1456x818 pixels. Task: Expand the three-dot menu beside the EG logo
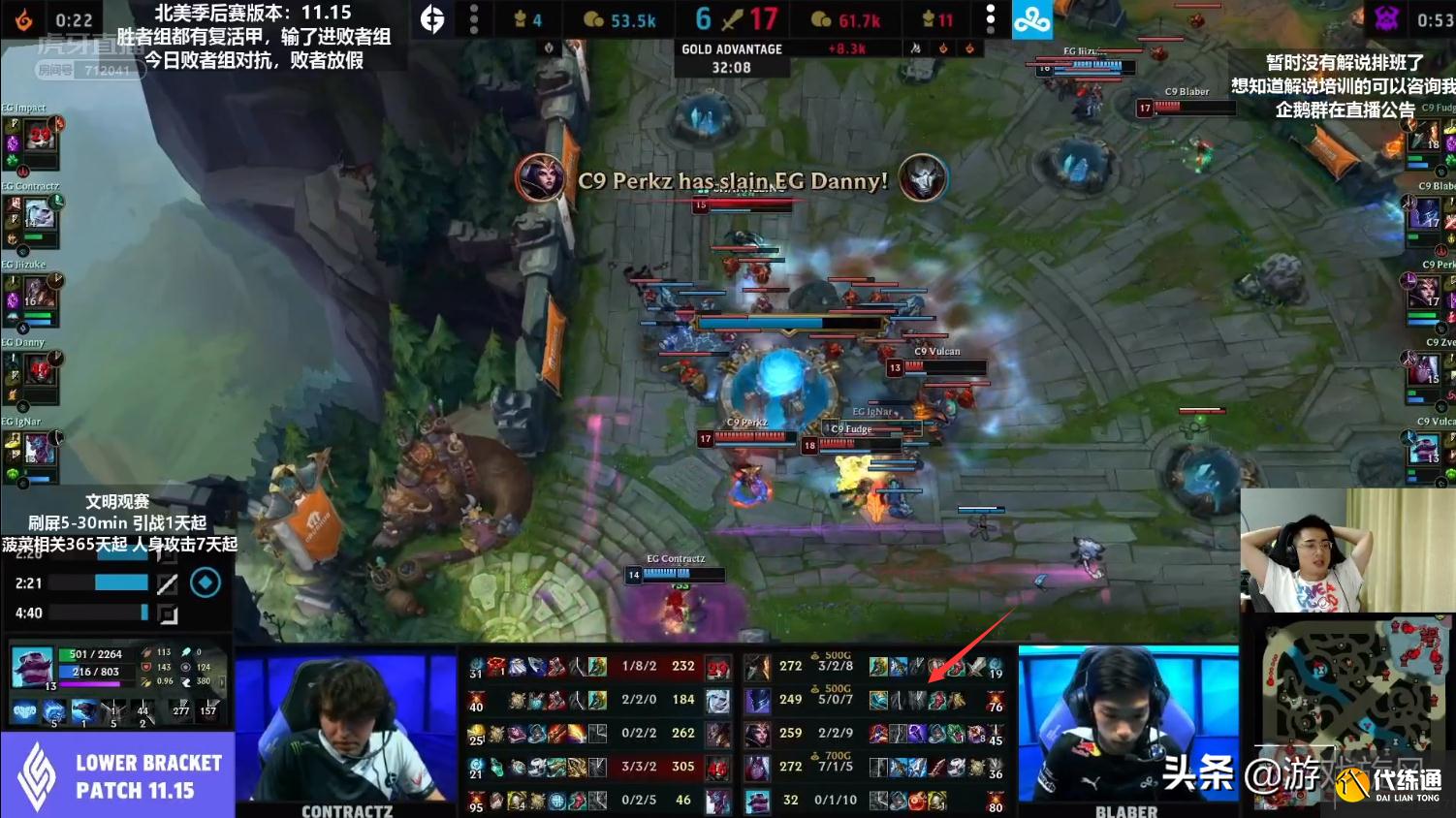coord(474,18)
